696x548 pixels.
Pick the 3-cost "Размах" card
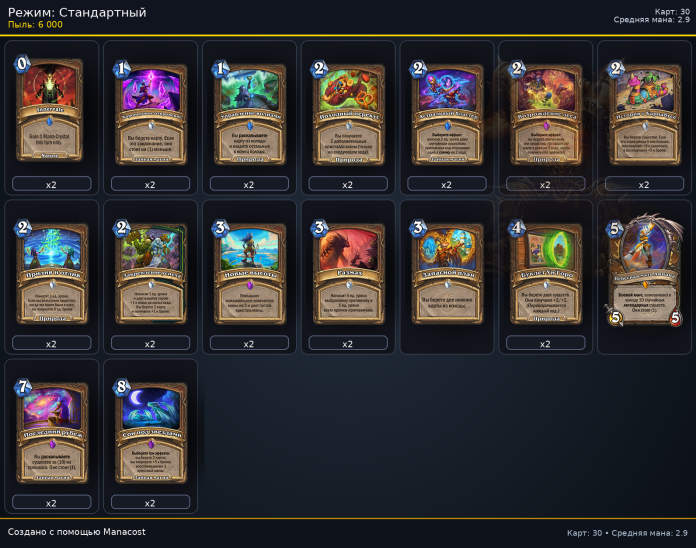(x=347, y=268)
